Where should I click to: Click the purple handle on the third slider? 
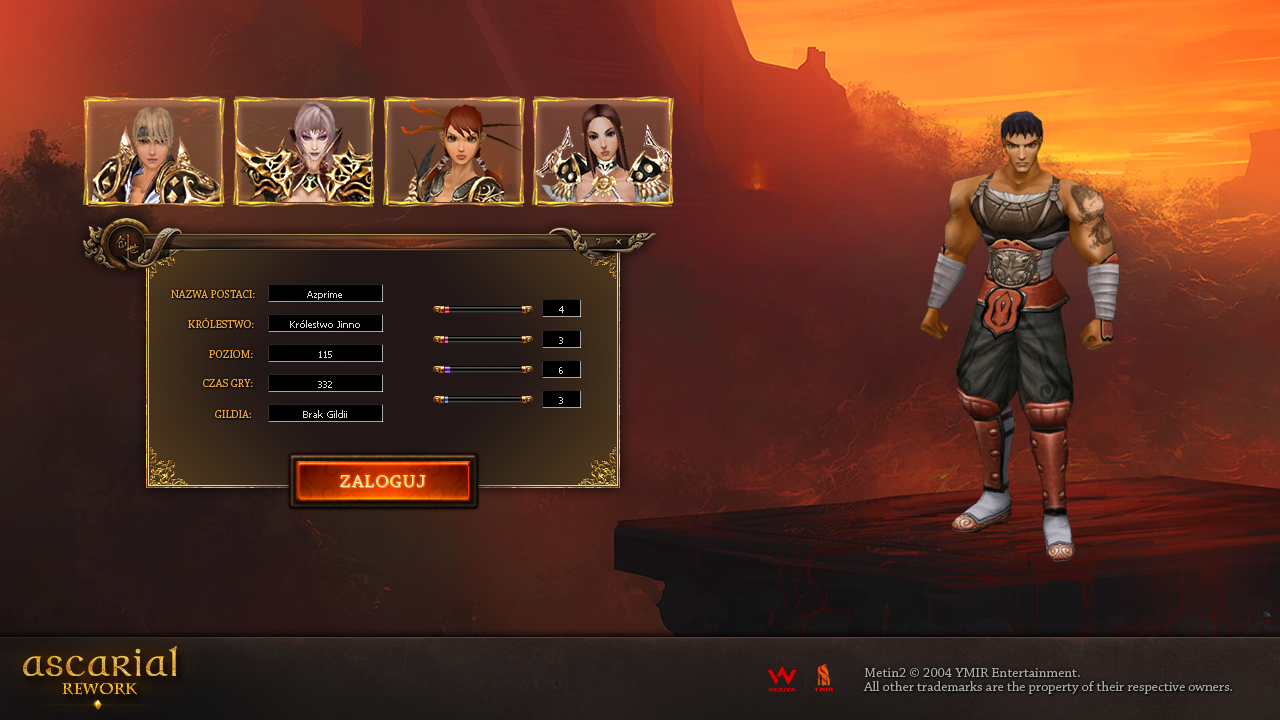pyautogui.click(x=447, y=368)
